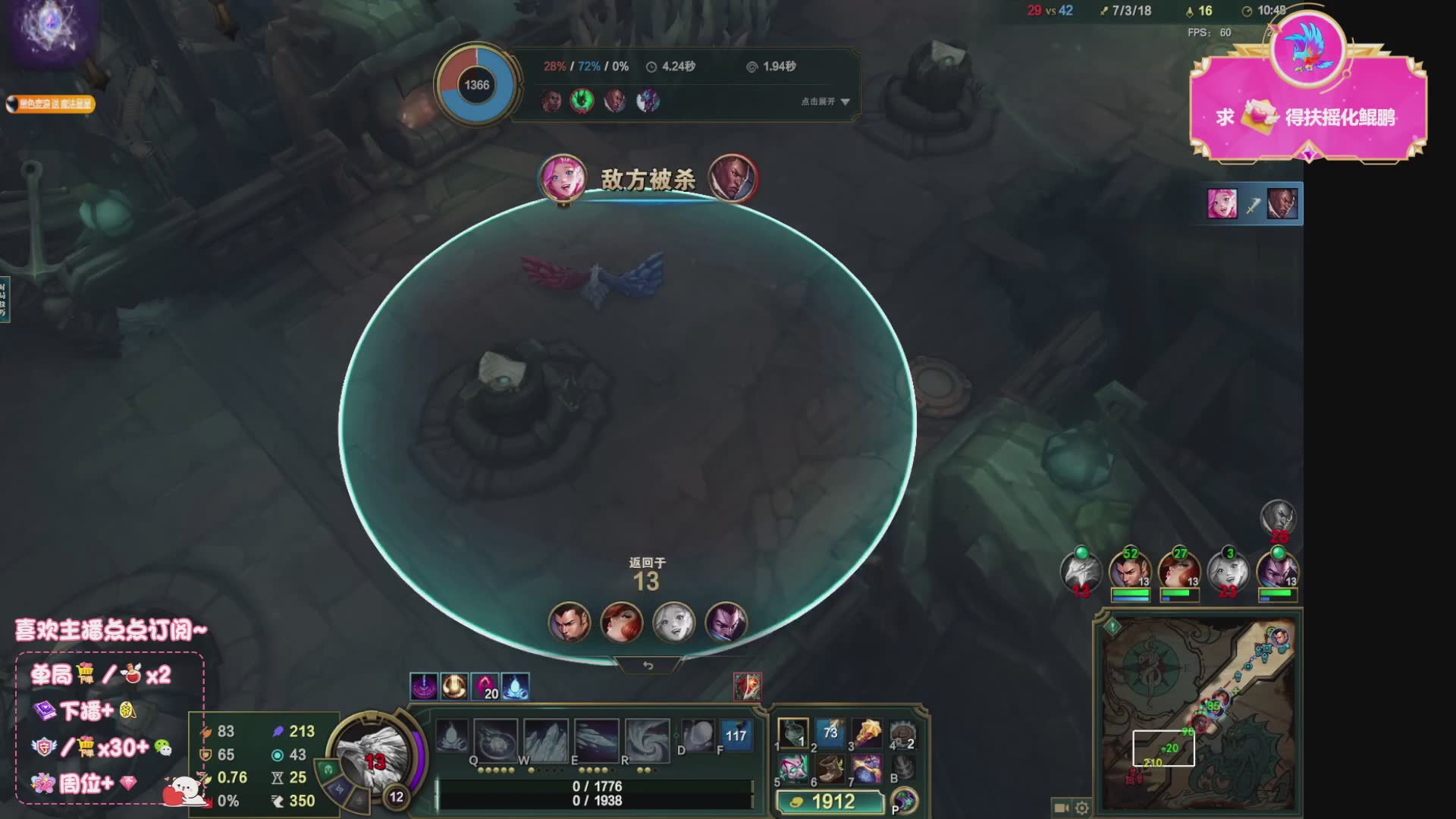Screen dimensions: 1456x819
Task: Click the pink masked item in slot 5
Action: pyautogui.click(x=793, y=768)
